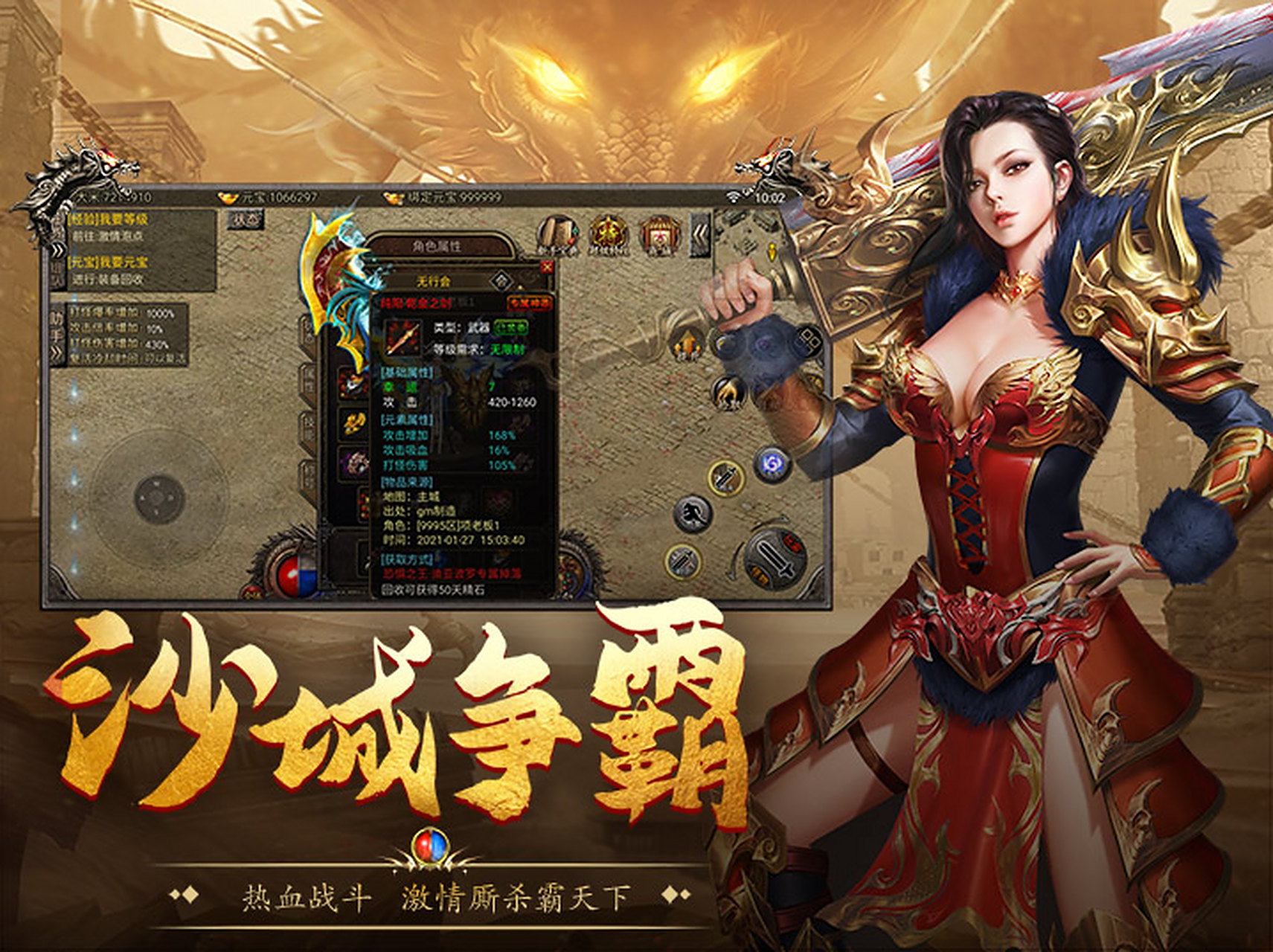Toggle the 状态 status panel
The image size is (1273, 952).
[x=246, y=221]
